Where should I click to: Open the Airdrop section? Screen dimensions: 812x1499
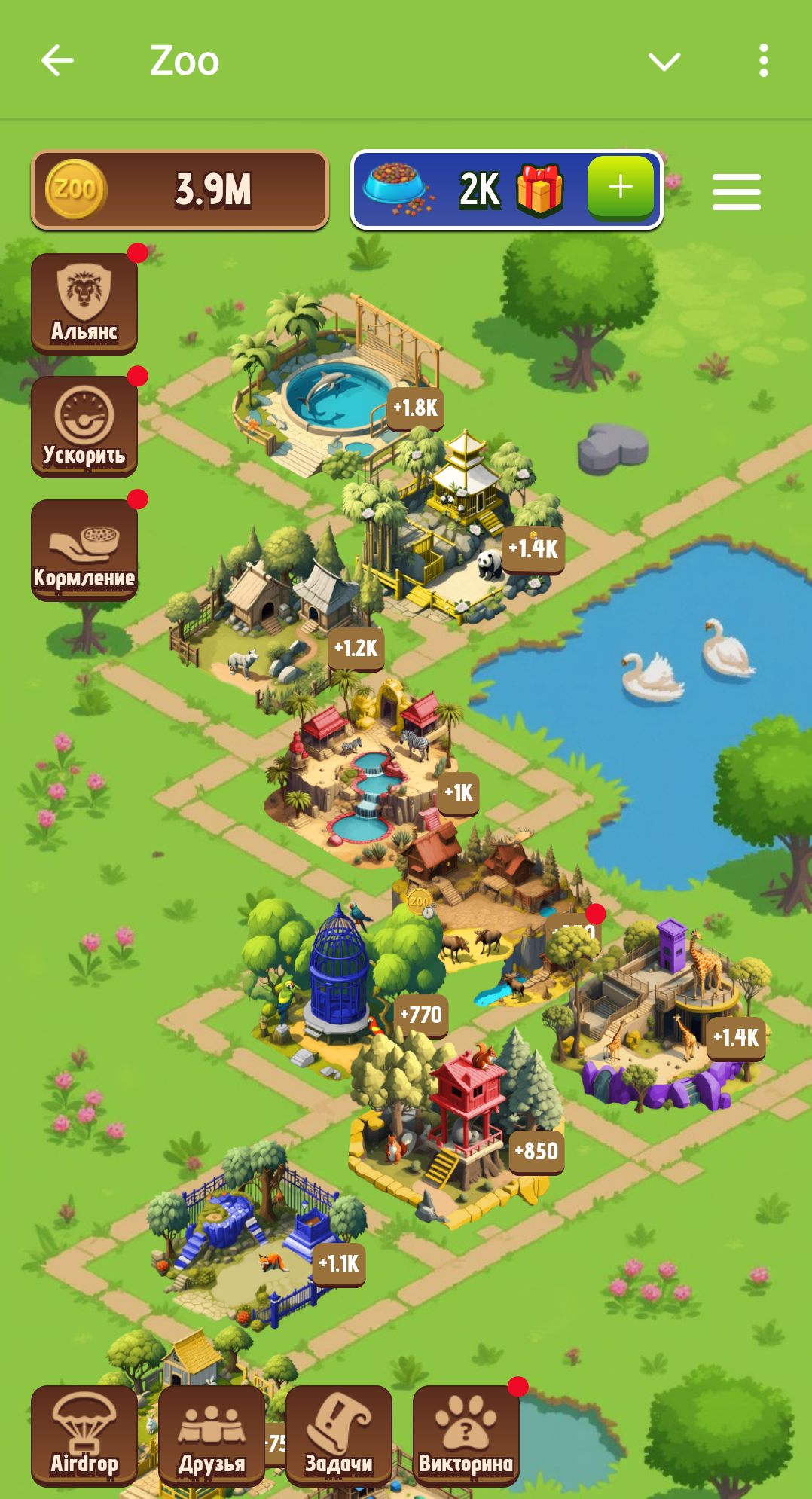pos(84,1435)
